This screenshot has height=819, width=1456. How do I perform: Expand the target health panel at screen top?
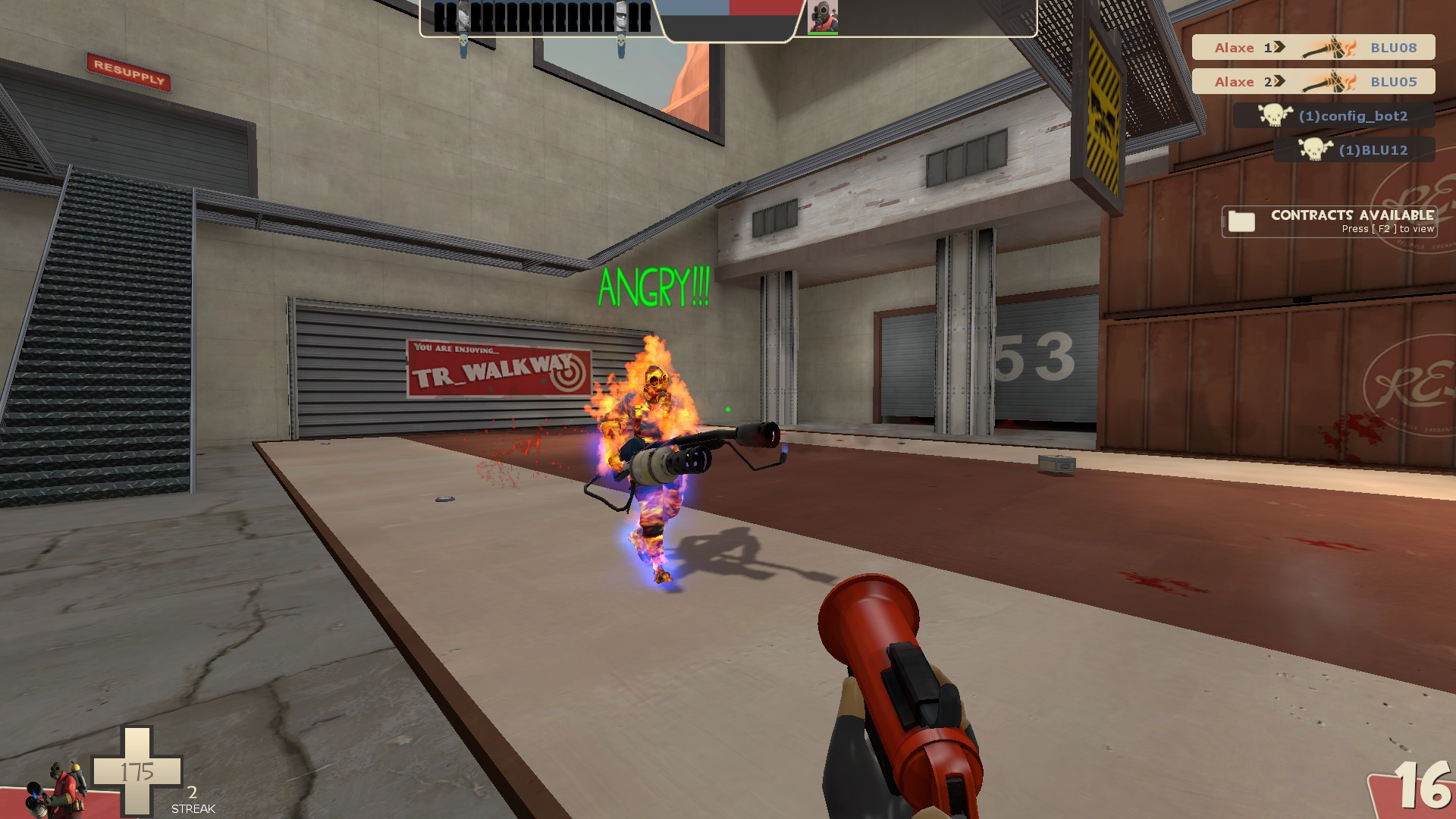(x=728, y=19)
